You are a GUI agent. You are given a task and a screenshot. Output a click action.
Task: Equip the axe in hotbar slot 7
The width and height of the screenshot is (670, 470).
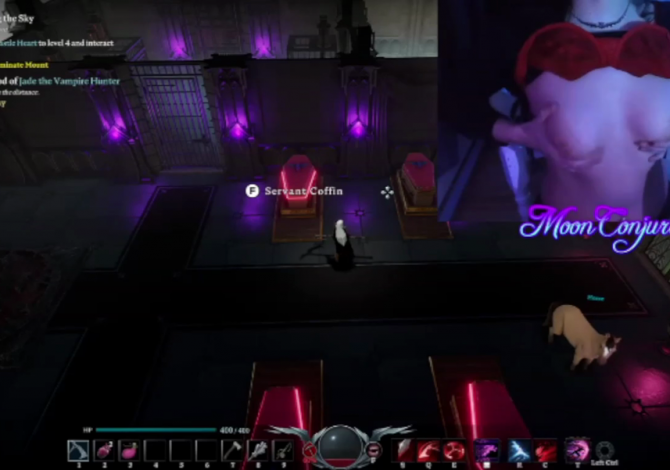tap(232, 451)
